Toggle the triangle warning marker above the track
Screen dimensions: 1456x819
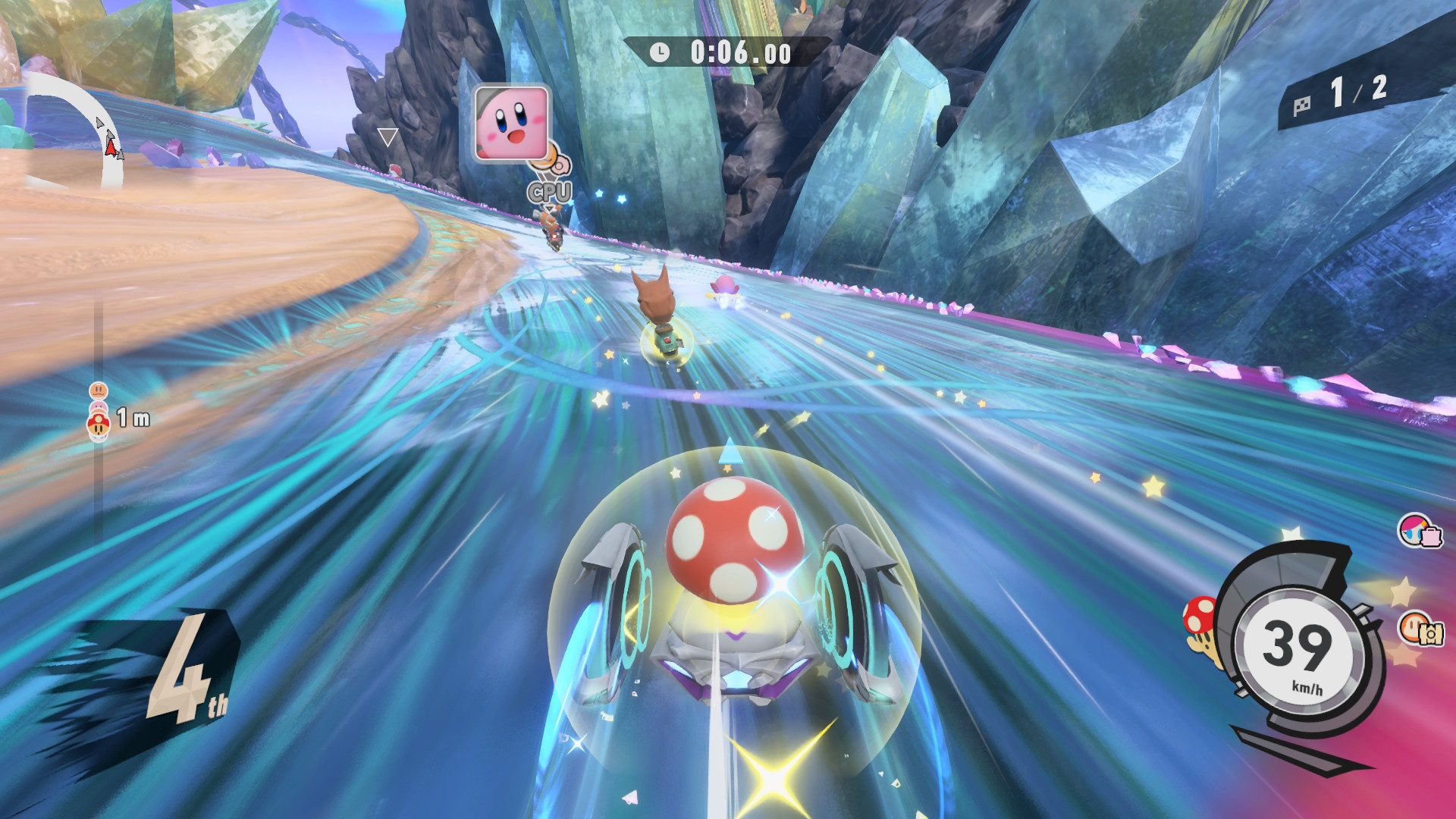point(388,136)
